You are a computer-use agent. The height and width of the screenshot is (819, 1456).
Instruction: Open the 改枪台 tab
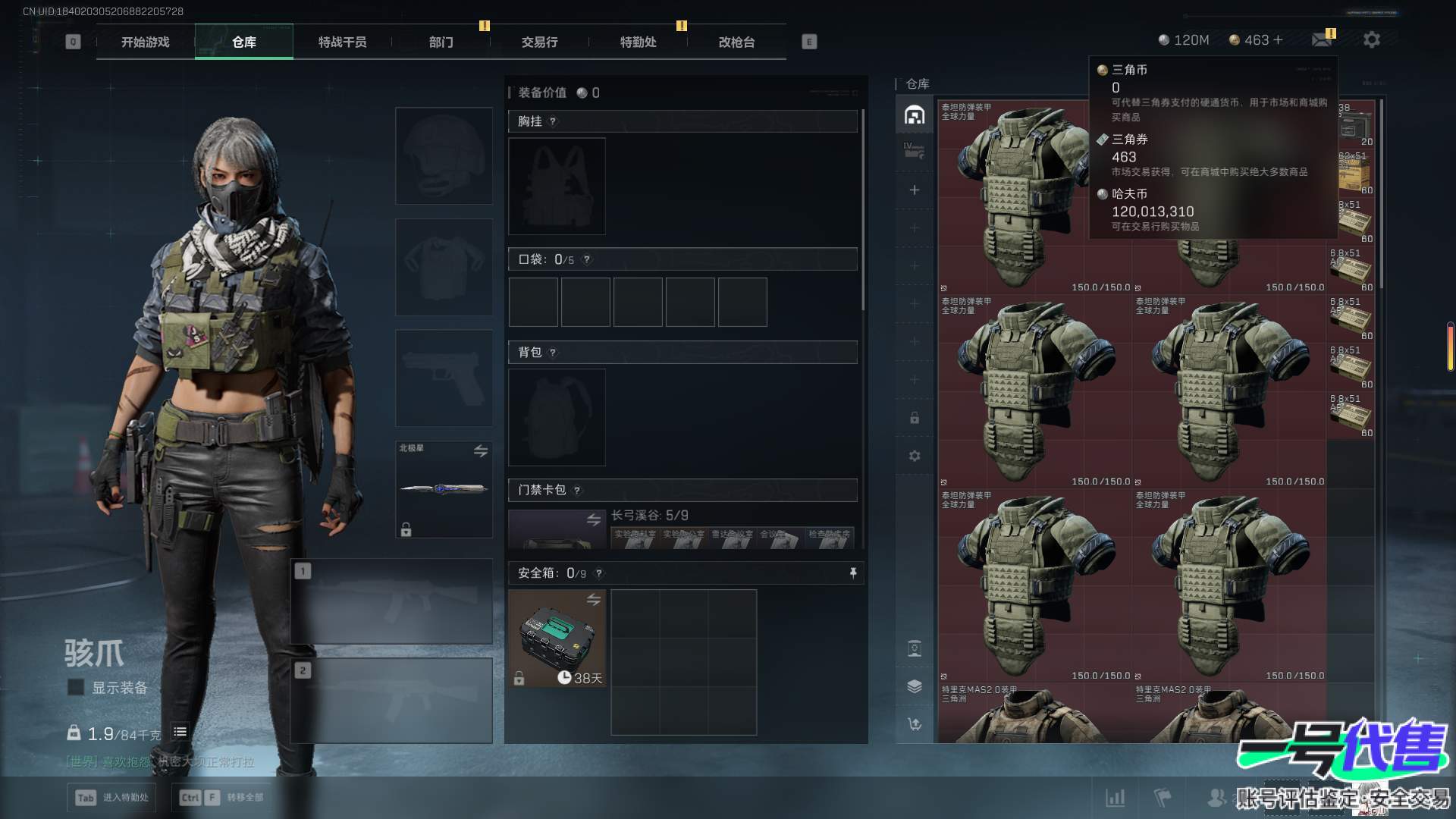click(736, 42)
